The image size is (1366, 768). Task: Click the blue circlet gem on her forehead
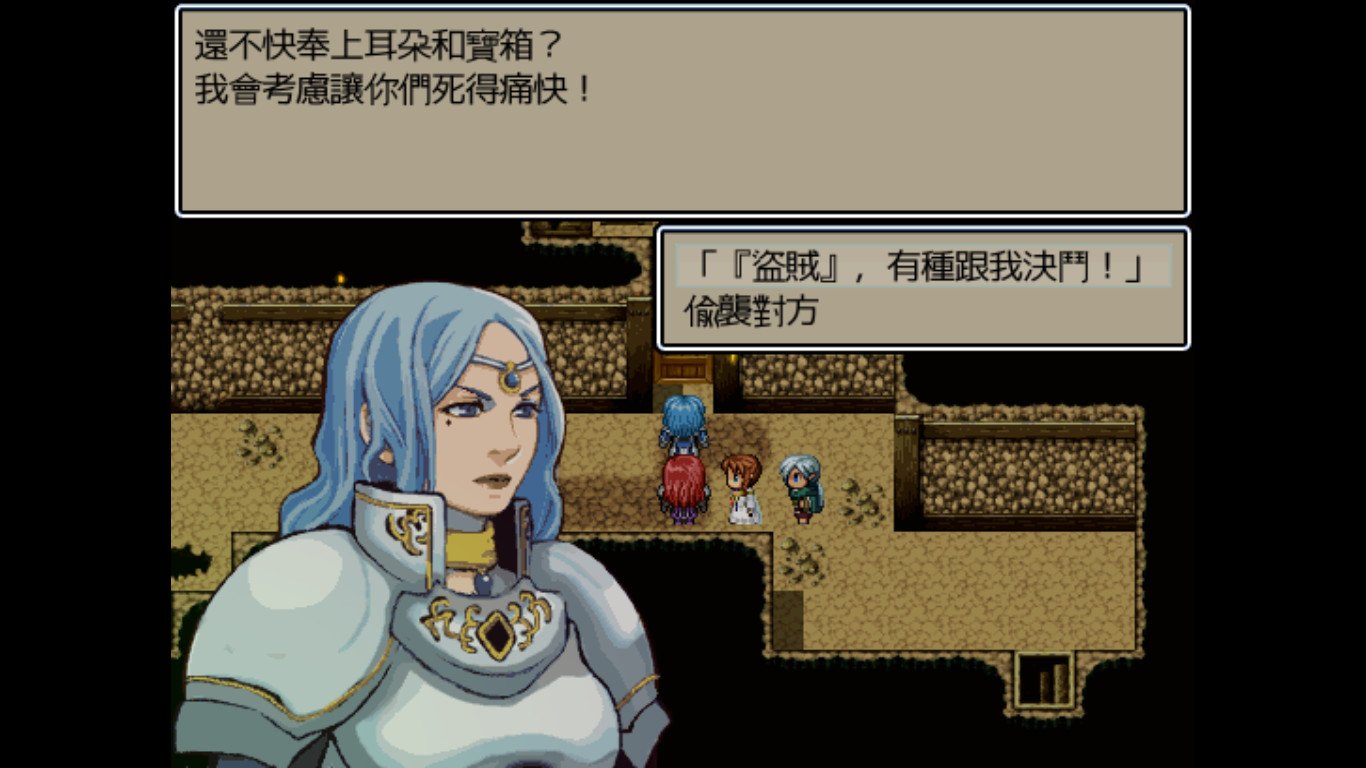pos(510,377)
